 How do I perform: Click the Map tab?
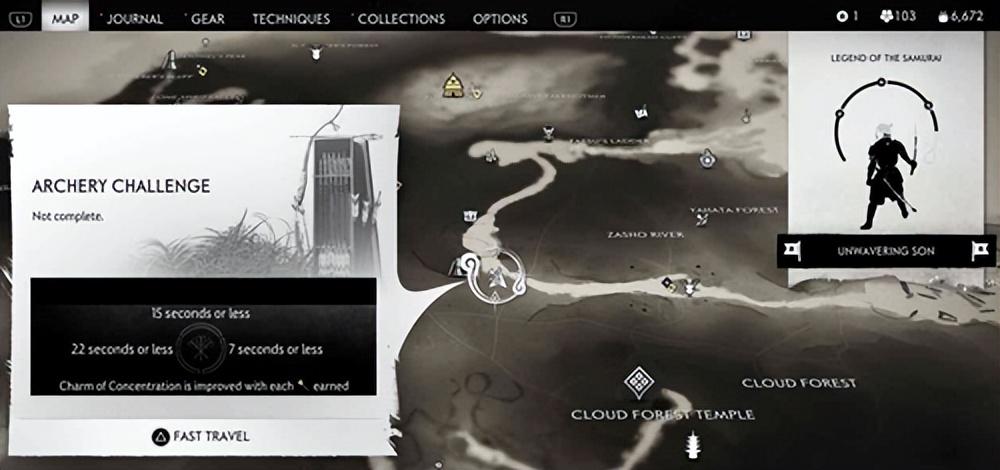(x=67, y=18)
